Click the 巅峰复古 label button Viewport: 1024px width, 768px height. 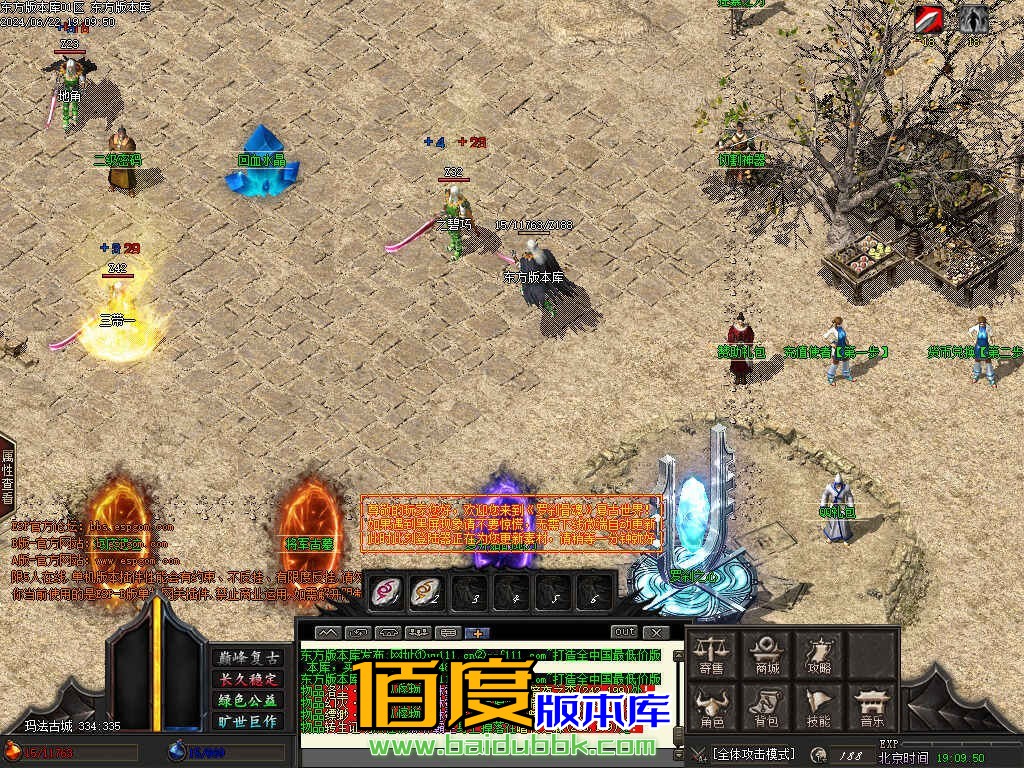(248, 658)
